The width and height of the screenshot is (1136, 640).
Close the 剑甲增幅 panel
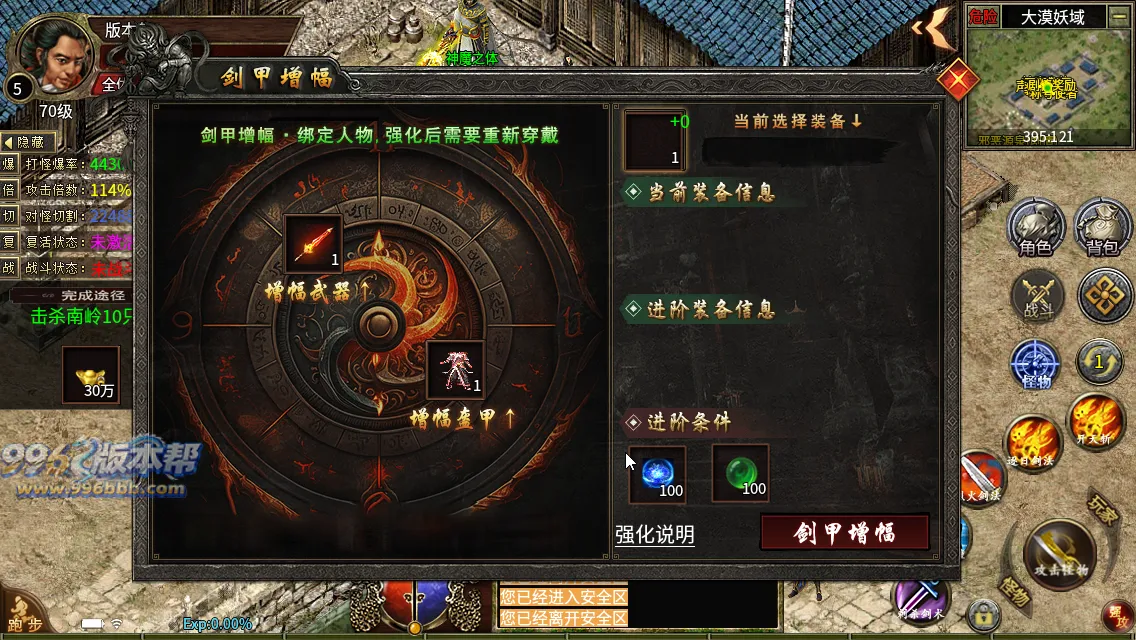[957, 79]
